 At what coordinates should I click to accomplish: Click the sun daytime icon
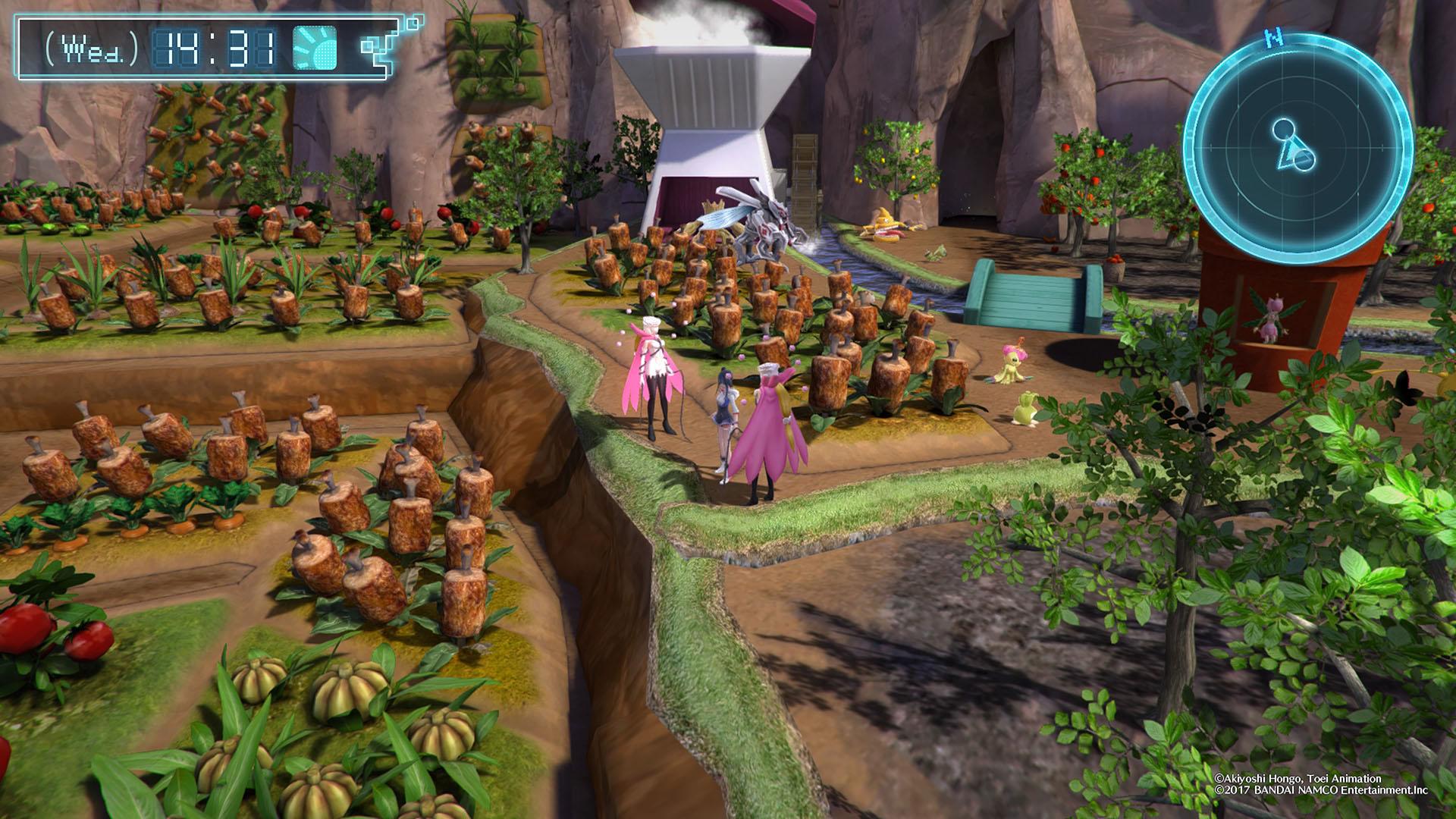pyautogui.click(x=315, y=48)
